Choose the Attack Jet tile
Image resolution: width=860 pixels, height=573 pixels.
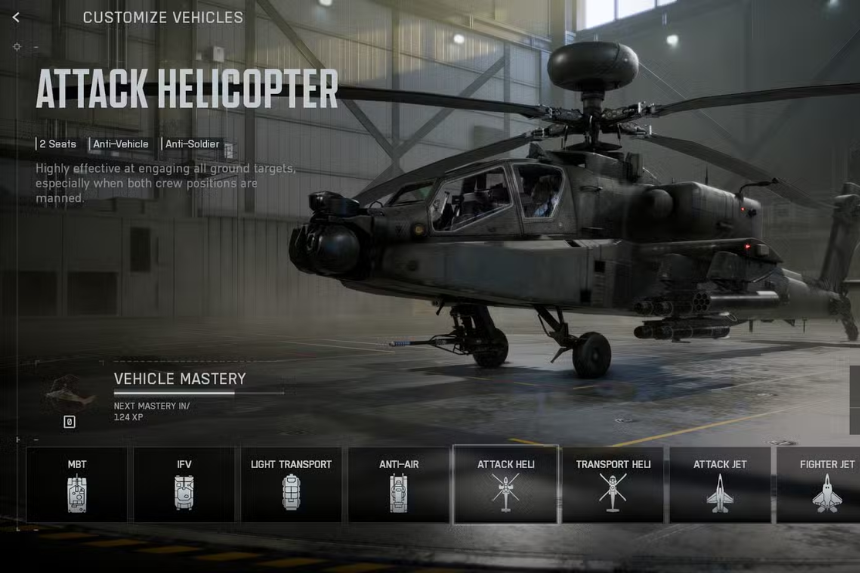coord(720,485)
